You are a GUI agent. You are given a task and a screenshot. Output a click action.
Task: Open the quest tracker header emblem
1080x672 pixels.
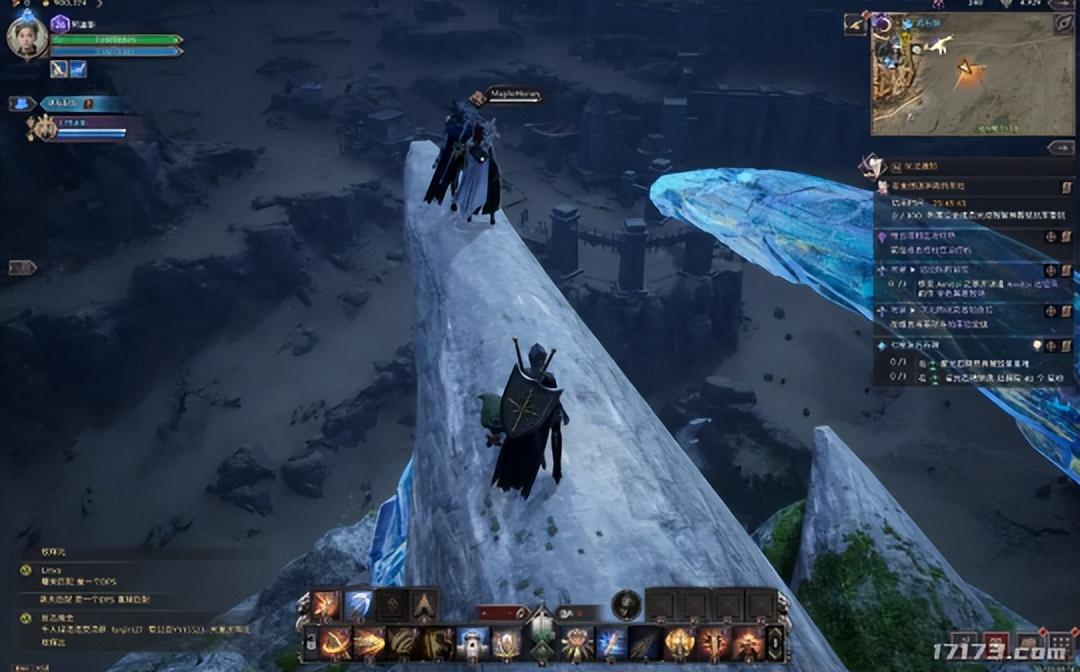pos(871,165)
